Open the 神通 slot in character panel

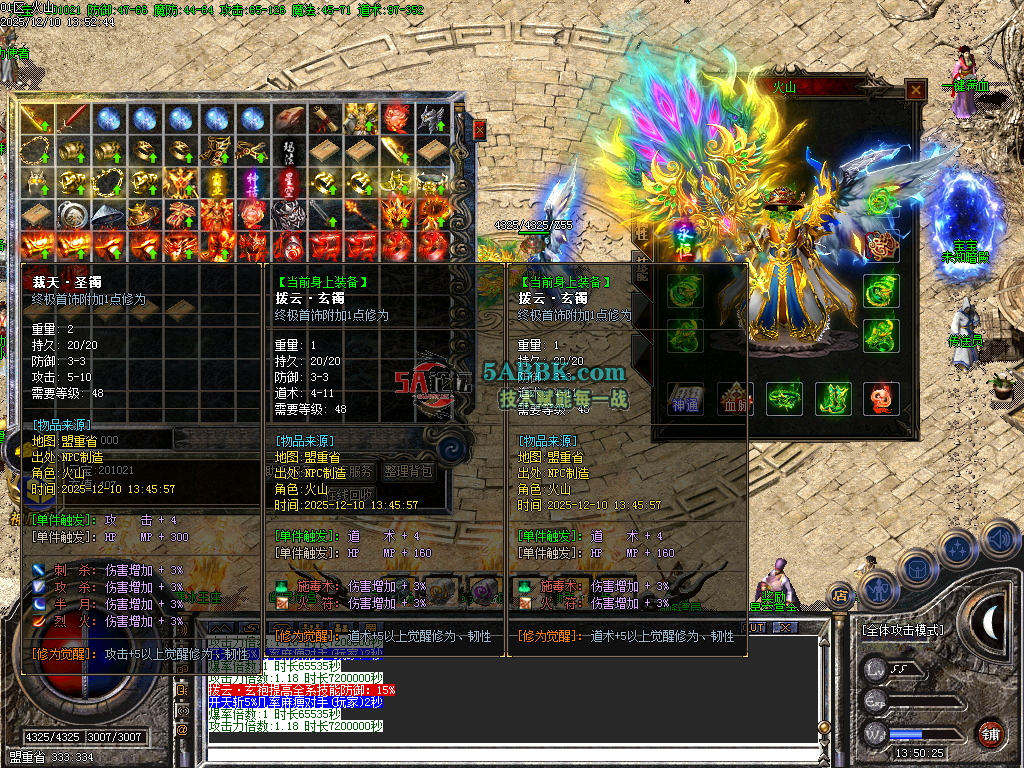[685, 398]
